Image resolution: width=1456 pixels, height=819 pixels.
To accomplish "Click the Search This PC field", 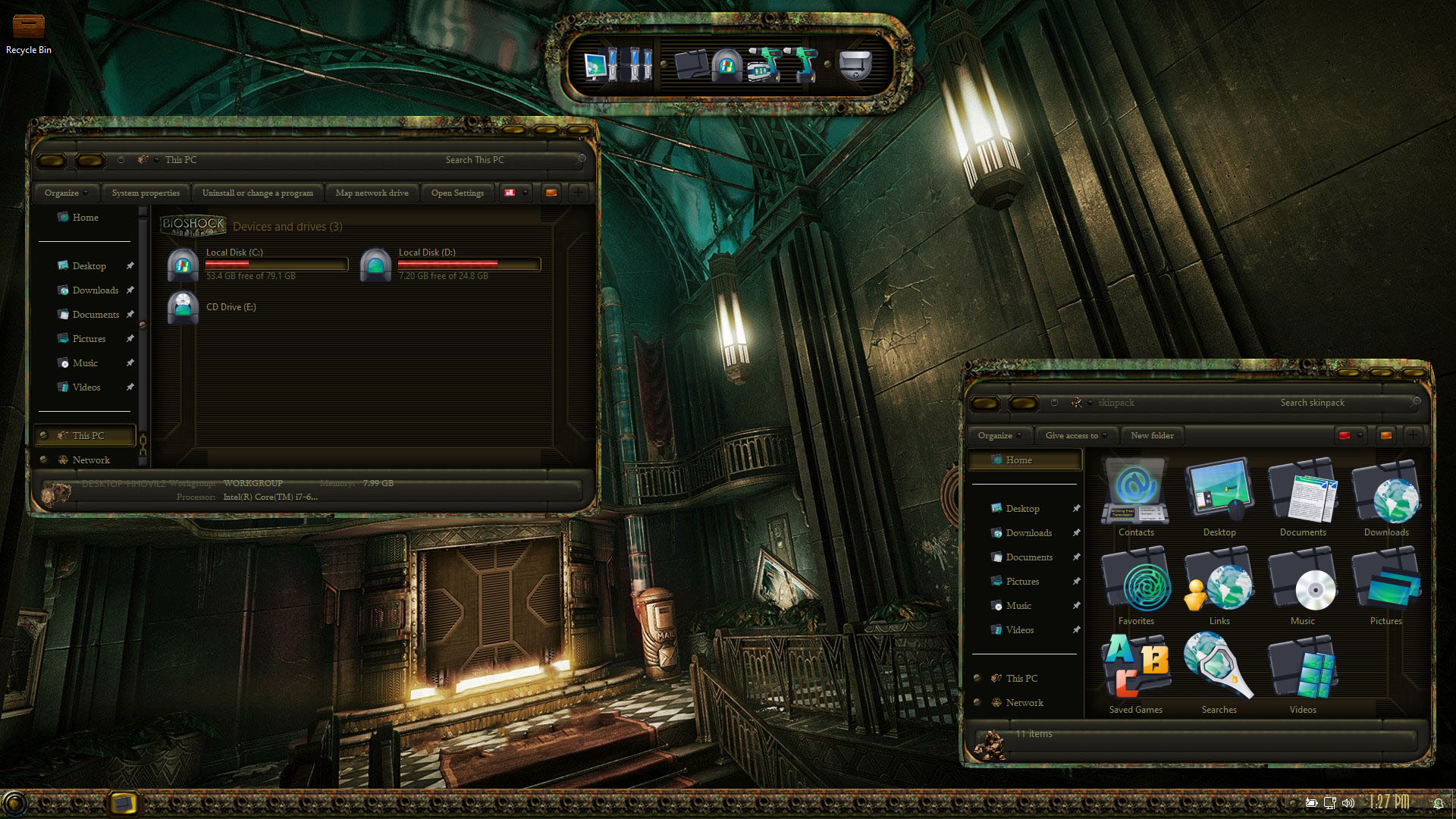I will (x=500, y=160).
